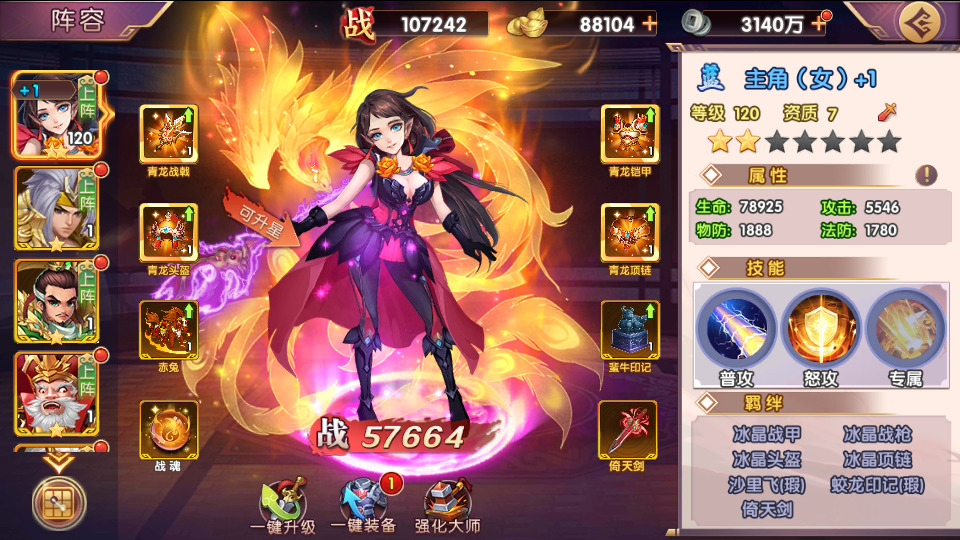This screenshot has height=540, width=960.
Task: Select the 青龙头盔 helmet slot
Action: [x=169, y=233]
